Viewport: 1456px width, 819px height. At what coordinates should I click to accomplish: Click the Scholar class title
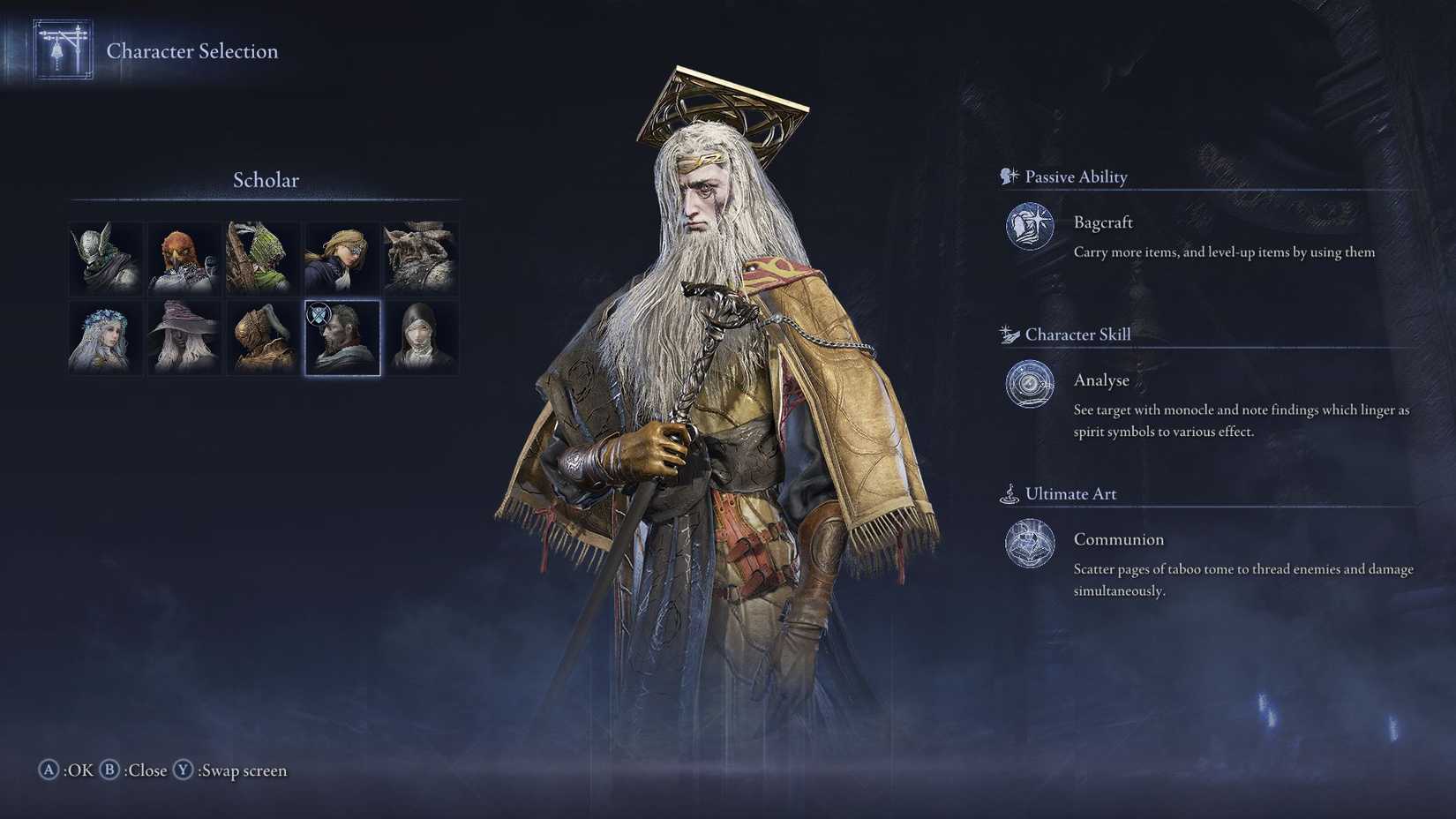click(264, 180)
